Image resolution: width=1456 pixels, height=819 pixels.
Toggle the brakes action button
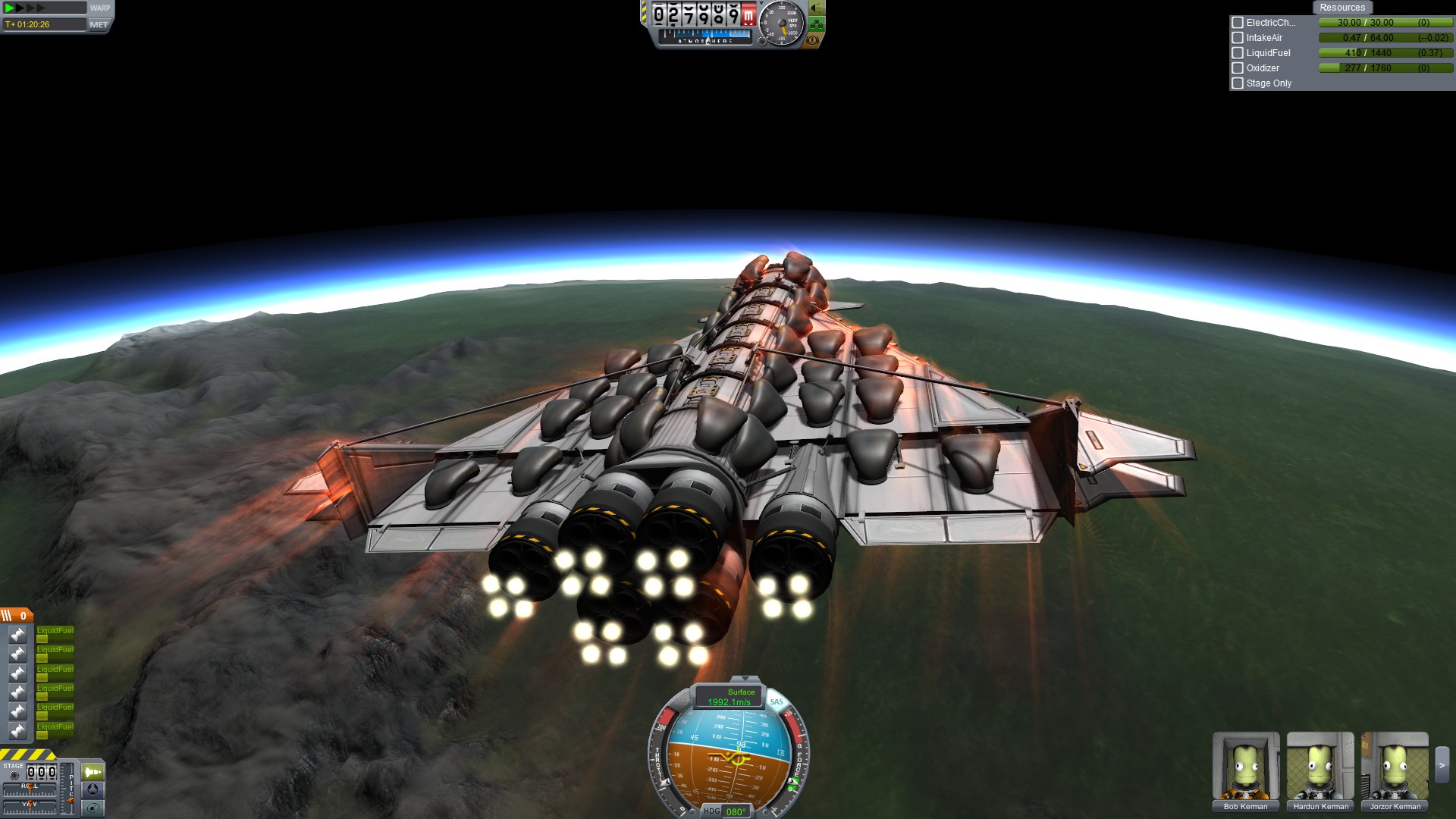click(x=812, y=40)
